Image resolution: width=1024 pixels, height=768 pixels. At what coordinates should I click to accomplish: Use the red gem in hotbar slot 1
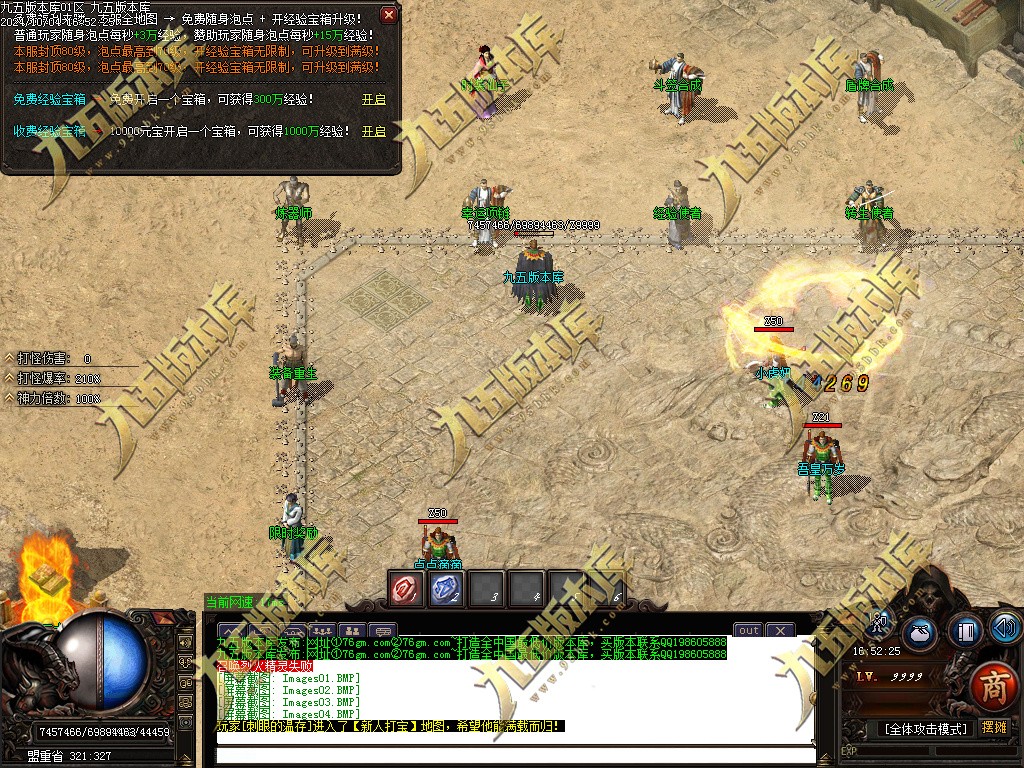point(406,589)
